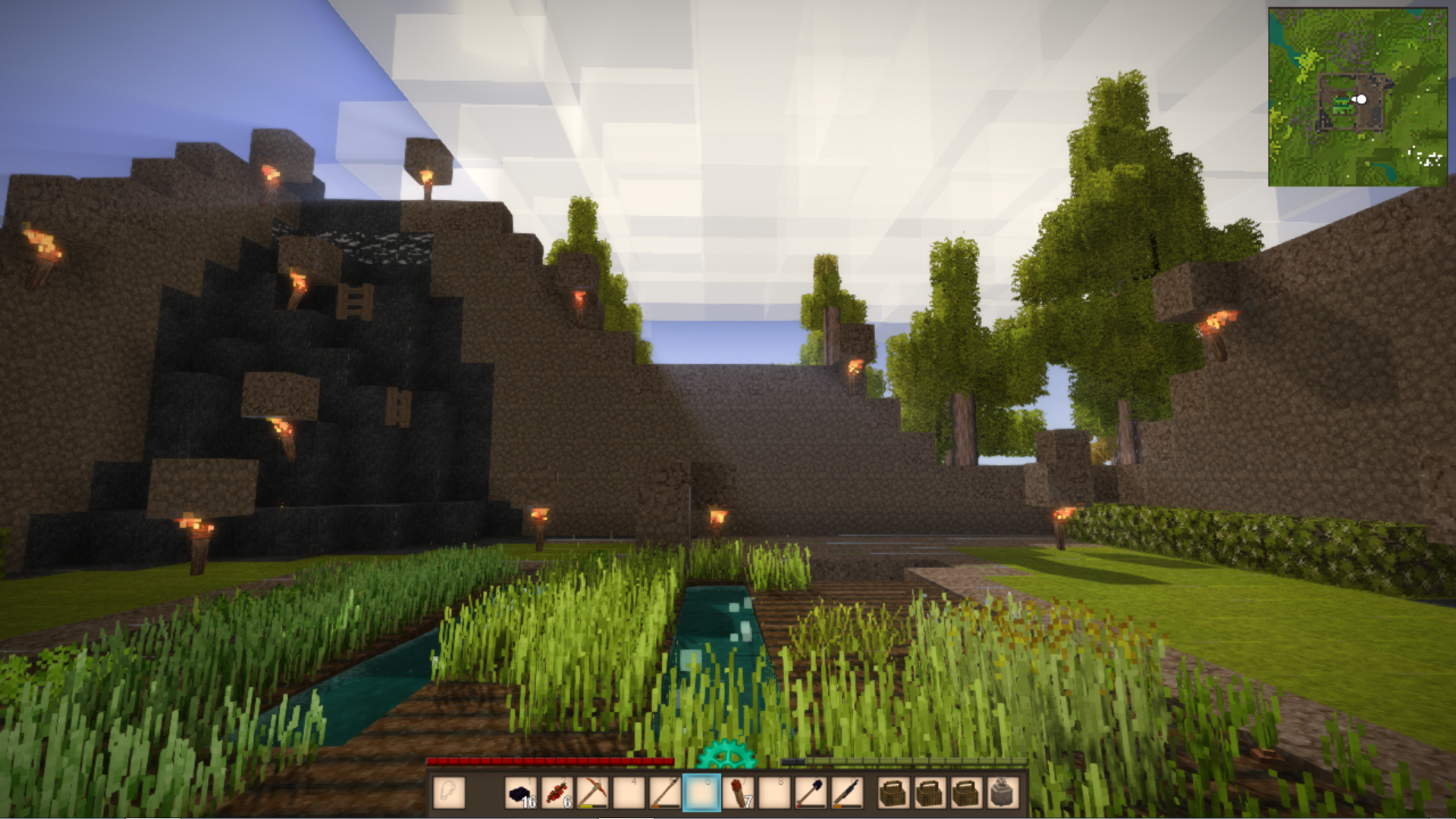The width and height of the screenshot is (1456, 819).
Task: Pick the dark-bladed tool in slot ten
Action: [x=846, y=793]
